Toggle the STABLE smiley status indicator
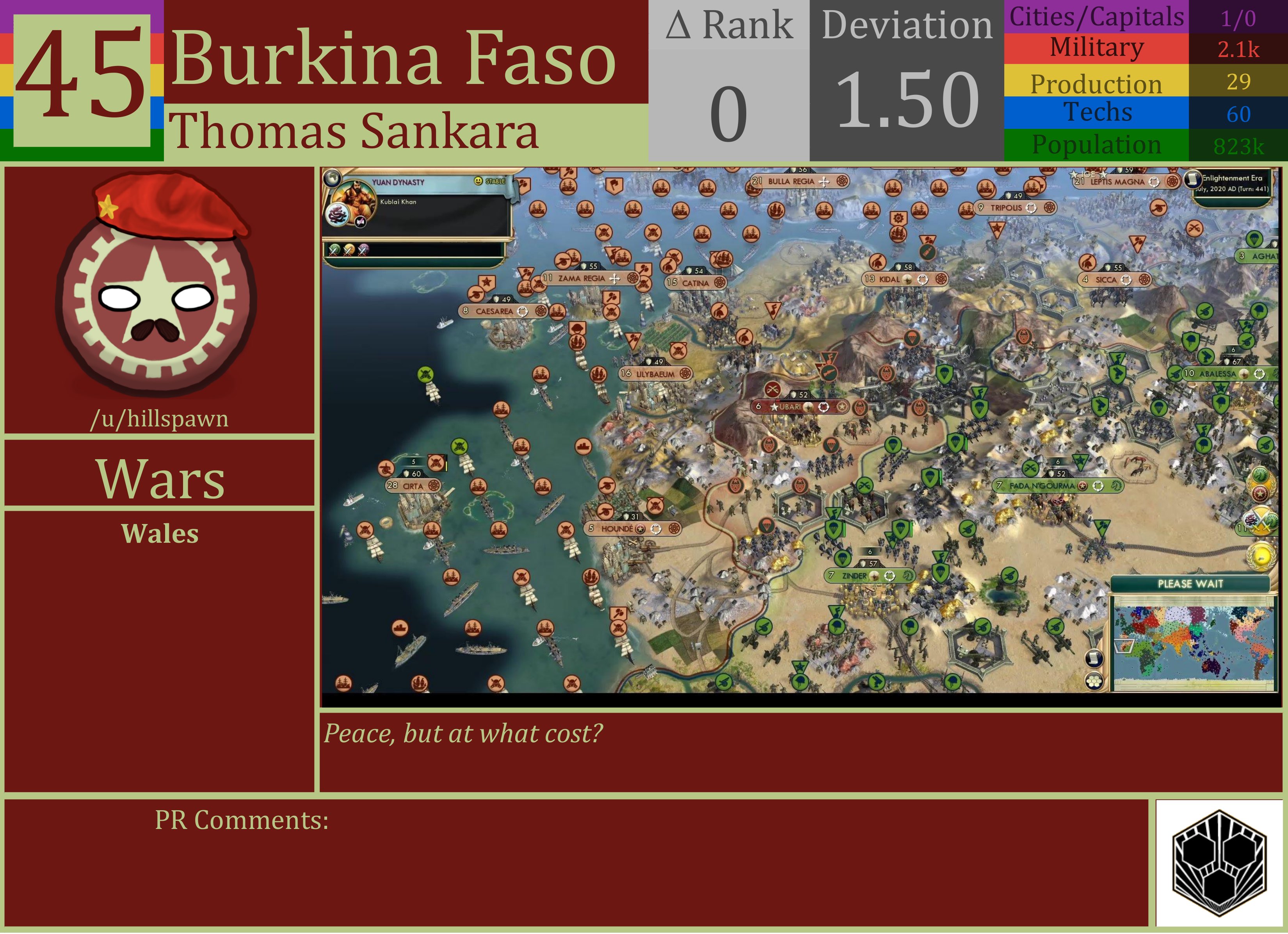 479,181
